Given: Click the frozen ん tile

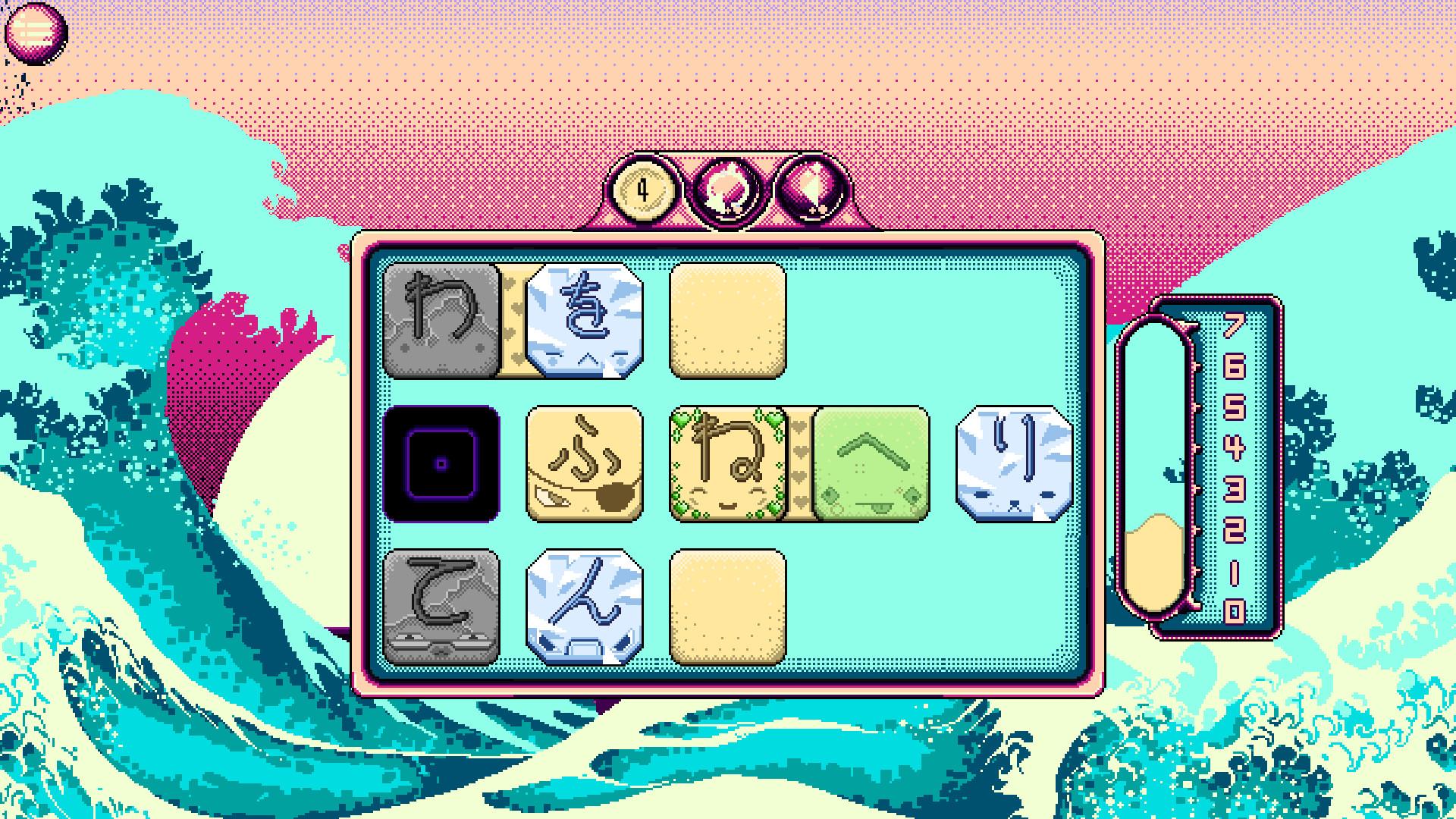Looking at the screenshot, I should 584,607.
